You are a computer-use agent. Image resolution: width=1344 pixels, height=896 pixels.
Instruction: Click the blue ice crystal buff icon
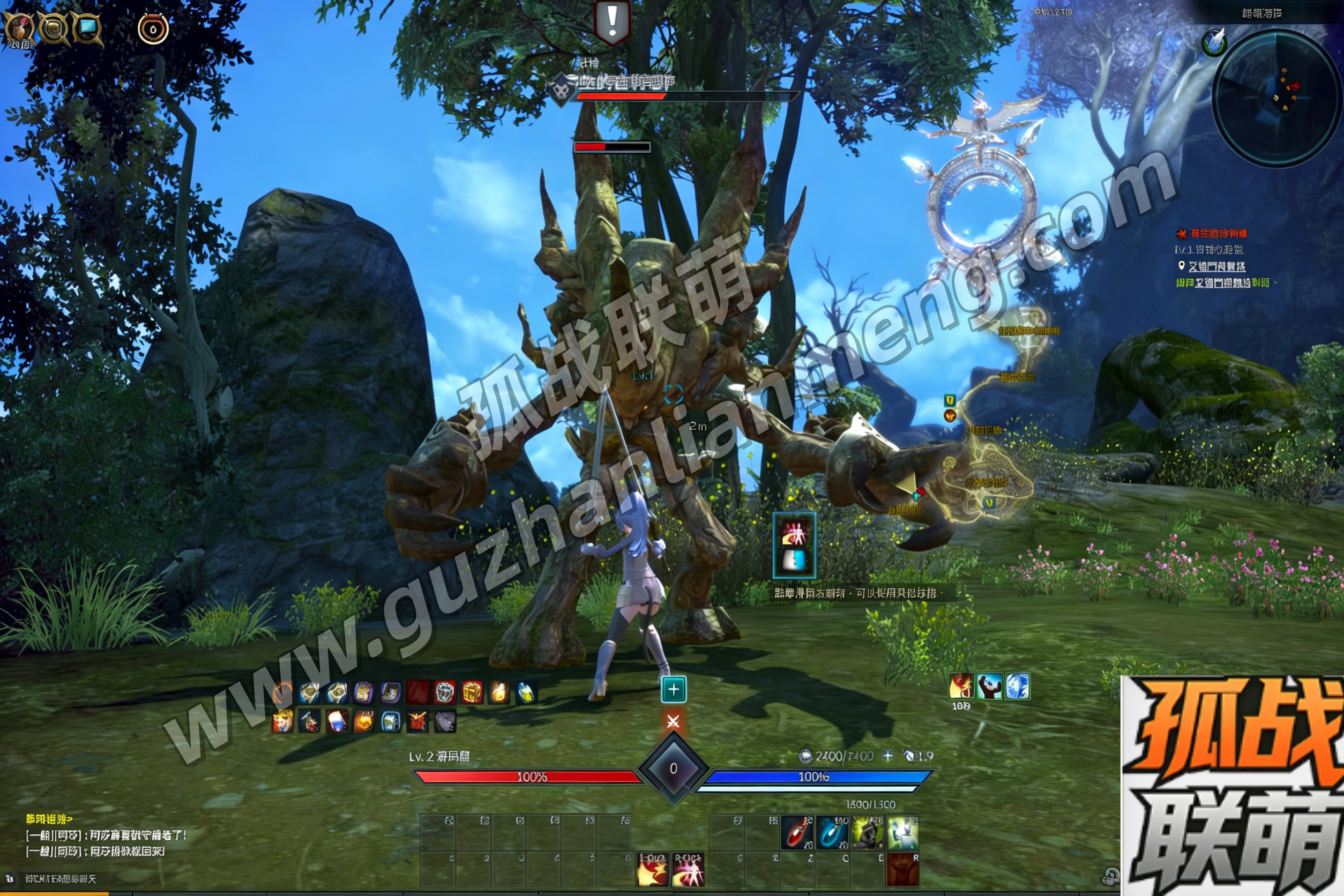tap(1017, 686)
